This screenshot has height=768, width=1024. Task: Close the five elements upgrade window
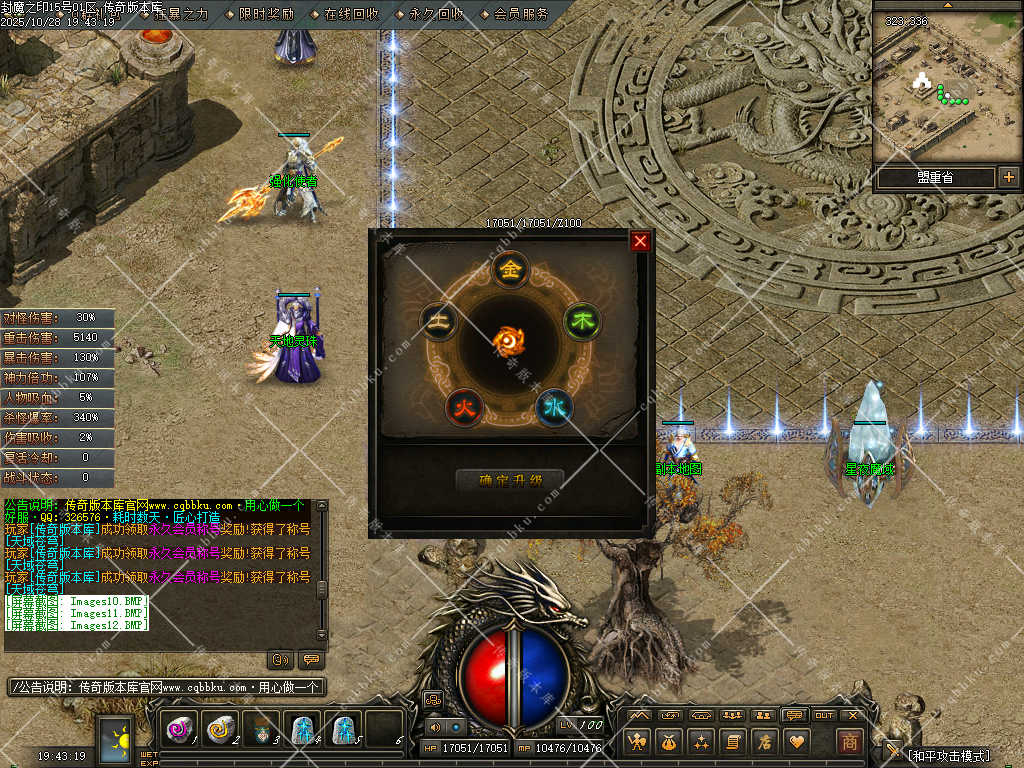coord(641,241)
